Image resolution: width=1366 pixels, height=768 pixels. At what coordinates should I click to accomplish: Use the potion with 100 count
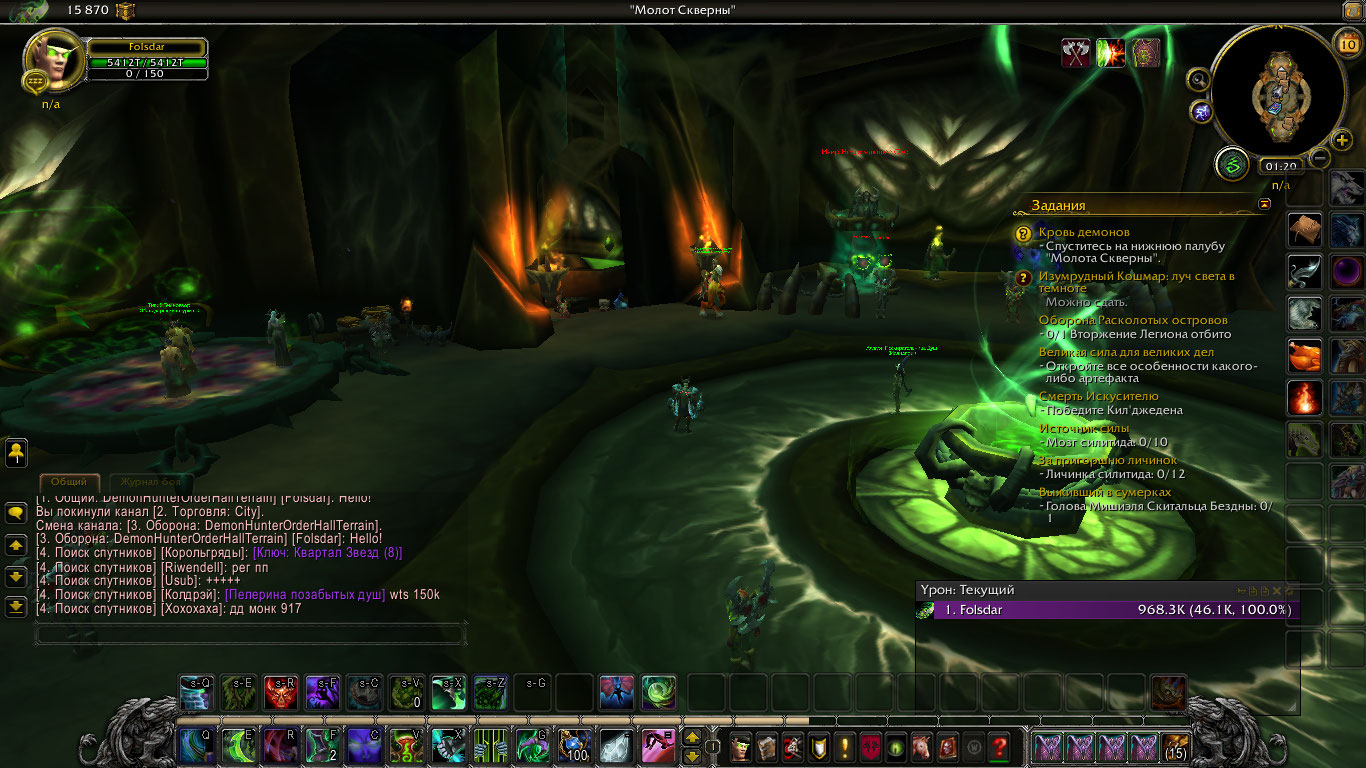pos(573,746)
